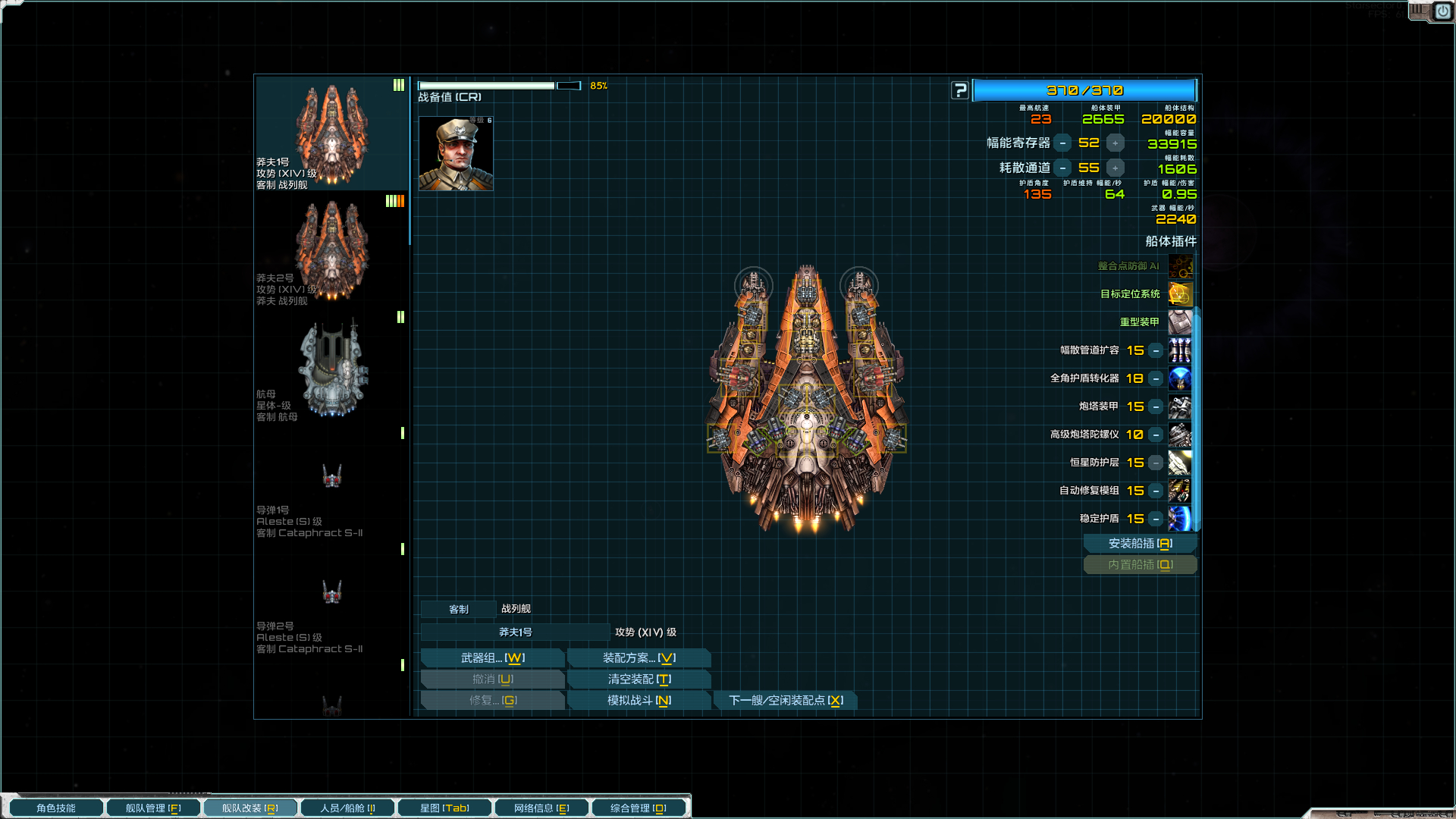Open the help panel via the ? icon
Screen dimensions: 1456x819
[960, 90]
